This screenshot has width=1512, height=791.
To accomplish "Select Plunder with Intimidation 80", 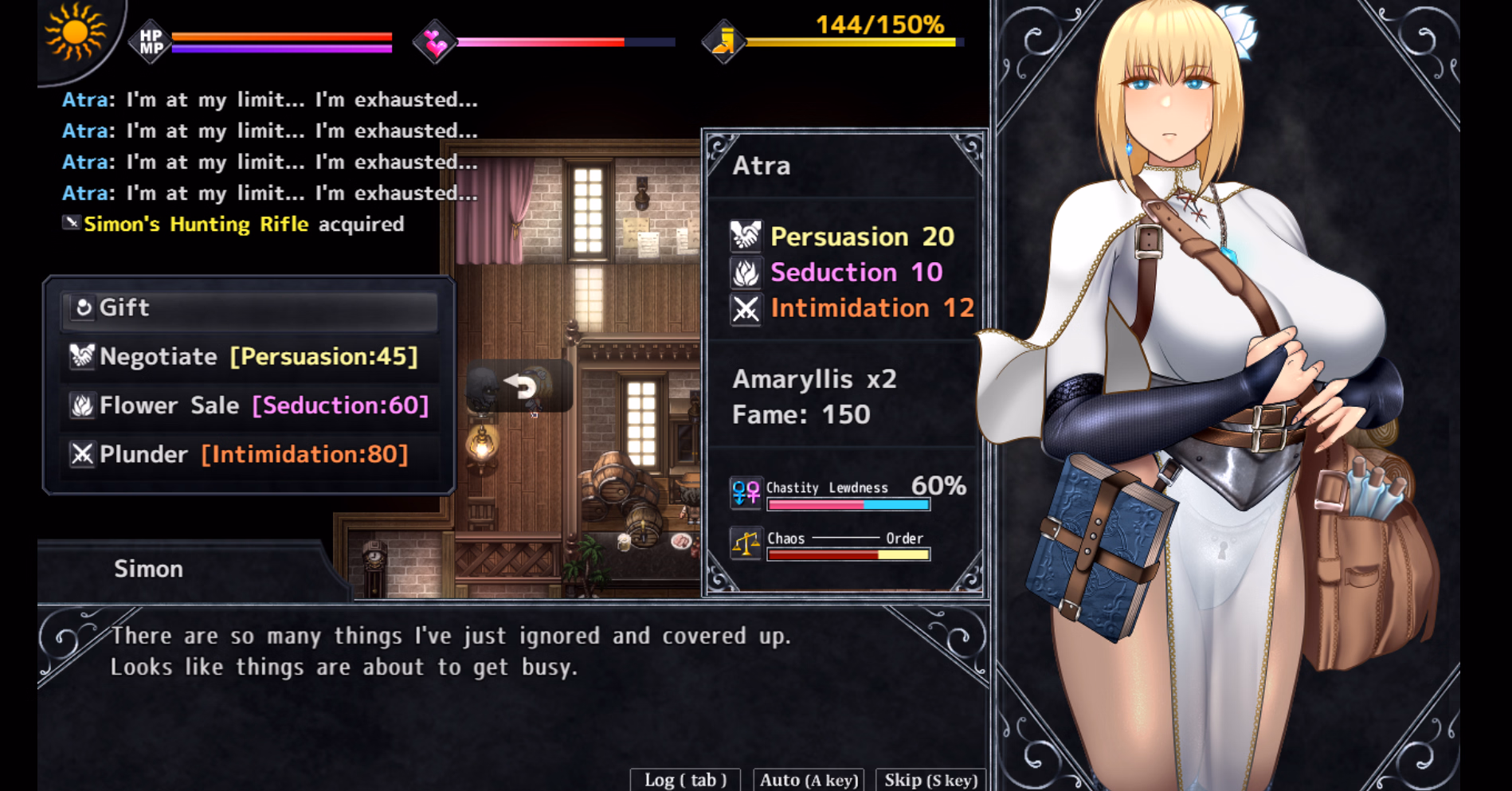I will (x=249, y=455).
